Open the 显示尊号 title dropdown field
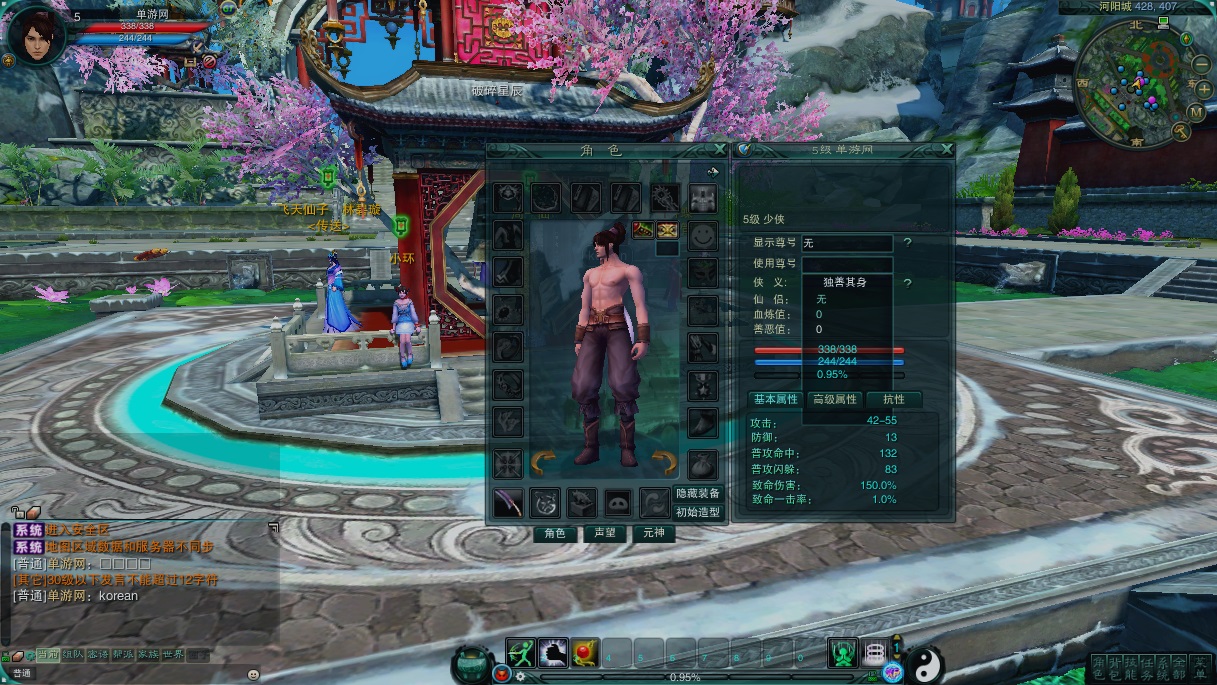The width and height of the screenshot is (1217, 685). pyautogui.click(x=847, y=243)
